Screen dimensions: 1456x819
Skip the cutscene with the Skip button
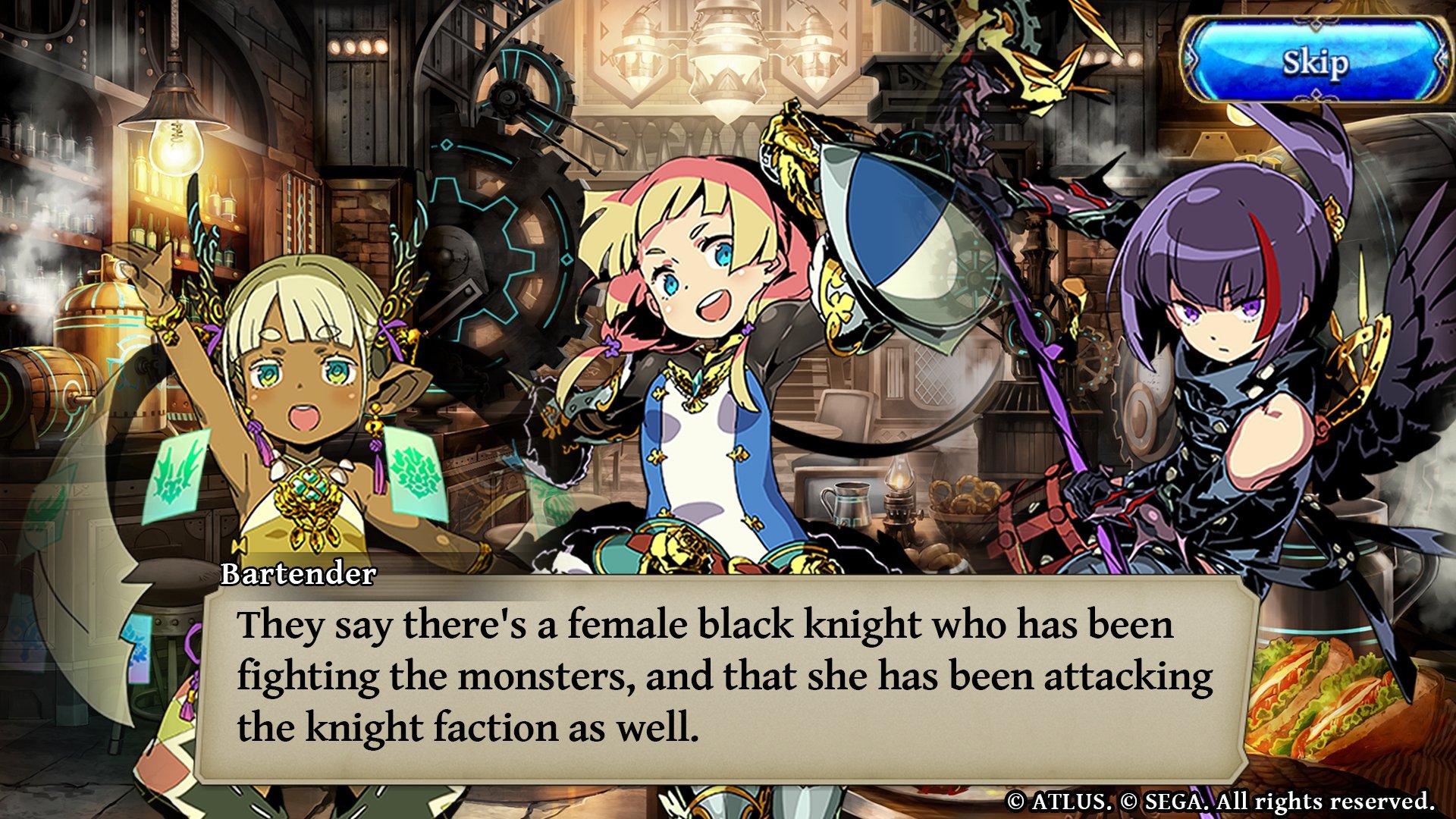[x=1316, y=62]
